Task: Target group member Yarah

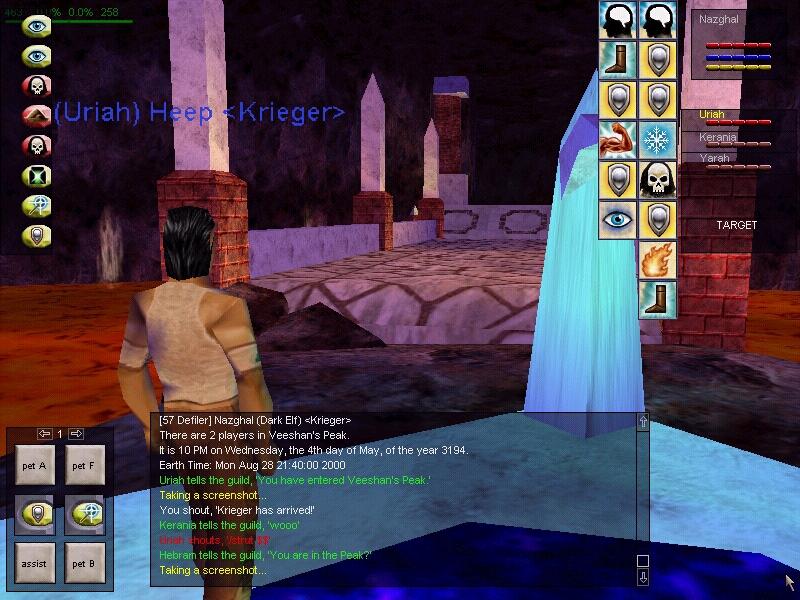Action: point(715,158)
